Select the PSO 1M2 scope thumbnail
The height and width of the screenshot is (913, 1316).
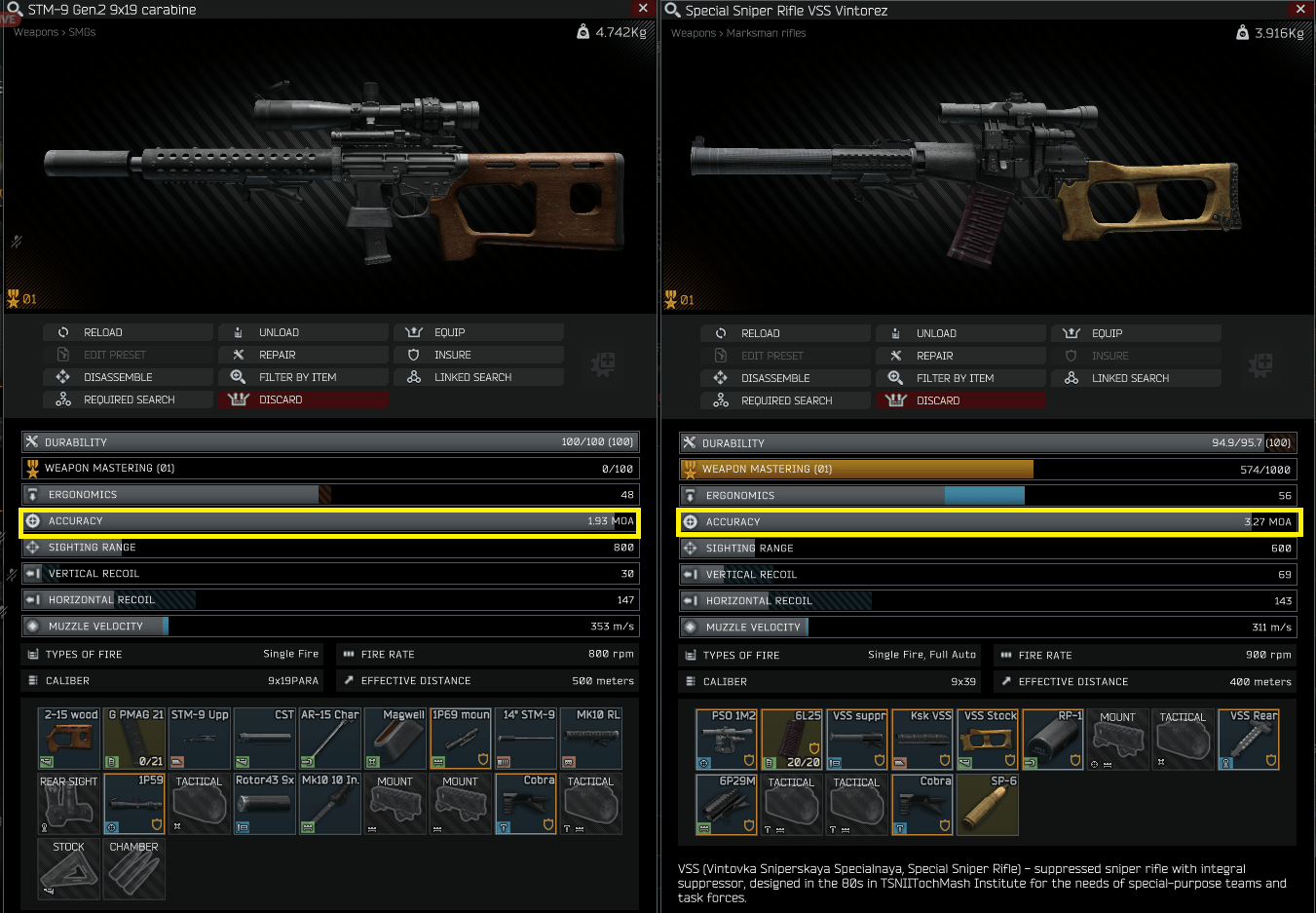tap(726, 739)
